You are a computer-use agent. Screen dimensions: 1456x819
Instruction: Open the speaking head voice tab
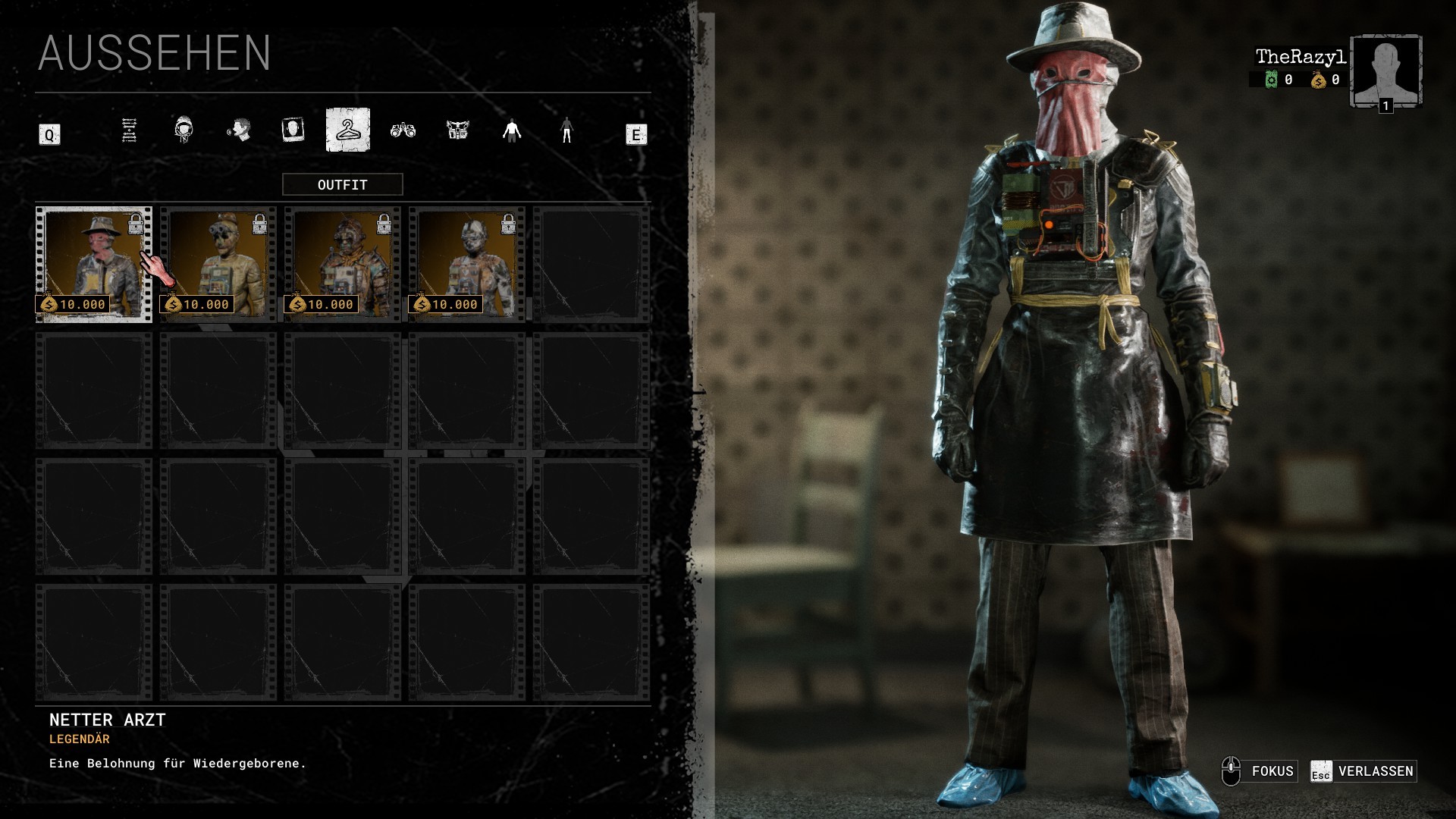238,130
